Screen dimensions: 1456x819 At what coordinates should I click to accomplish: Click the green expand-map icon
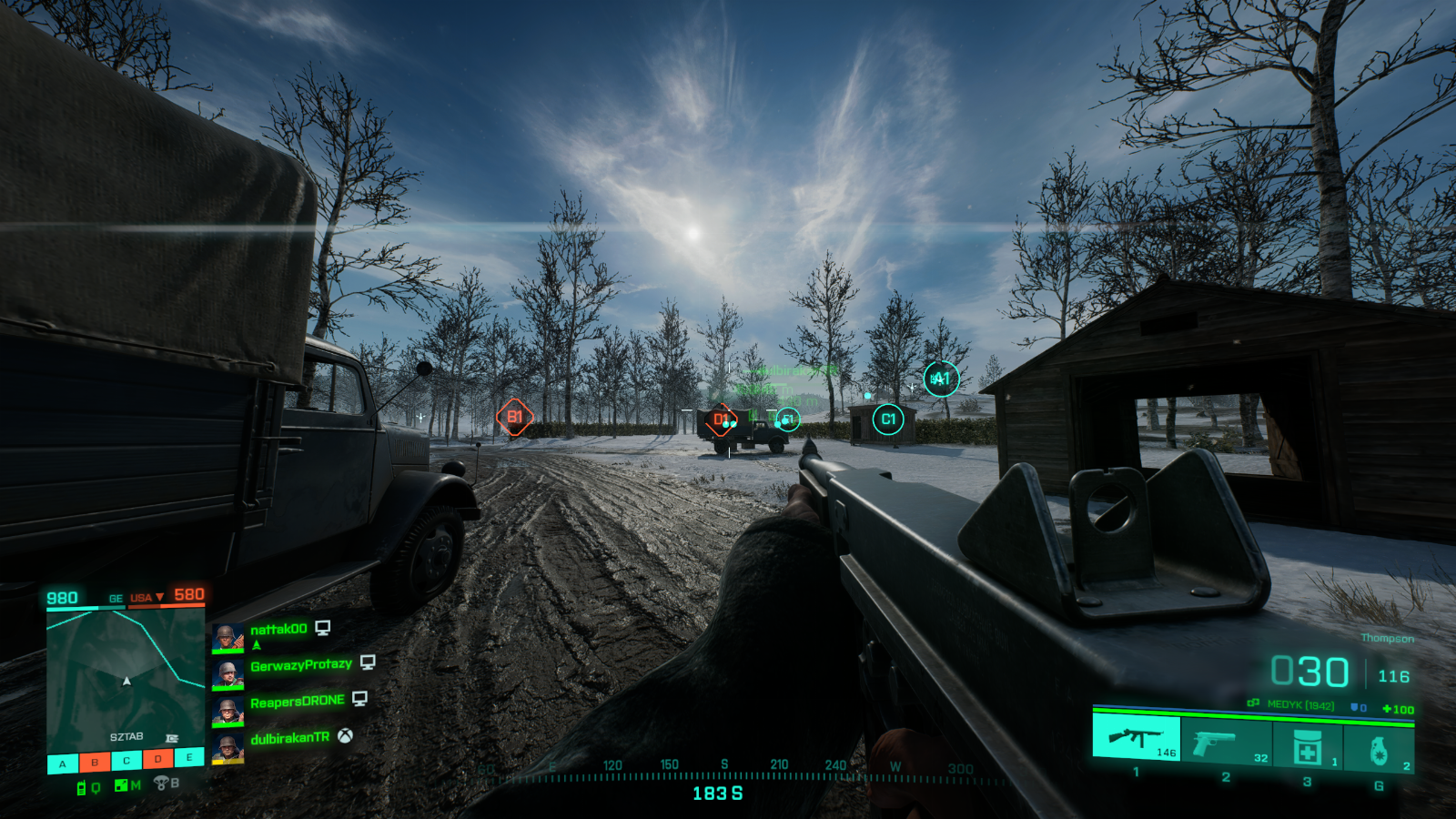pos(121,785)
